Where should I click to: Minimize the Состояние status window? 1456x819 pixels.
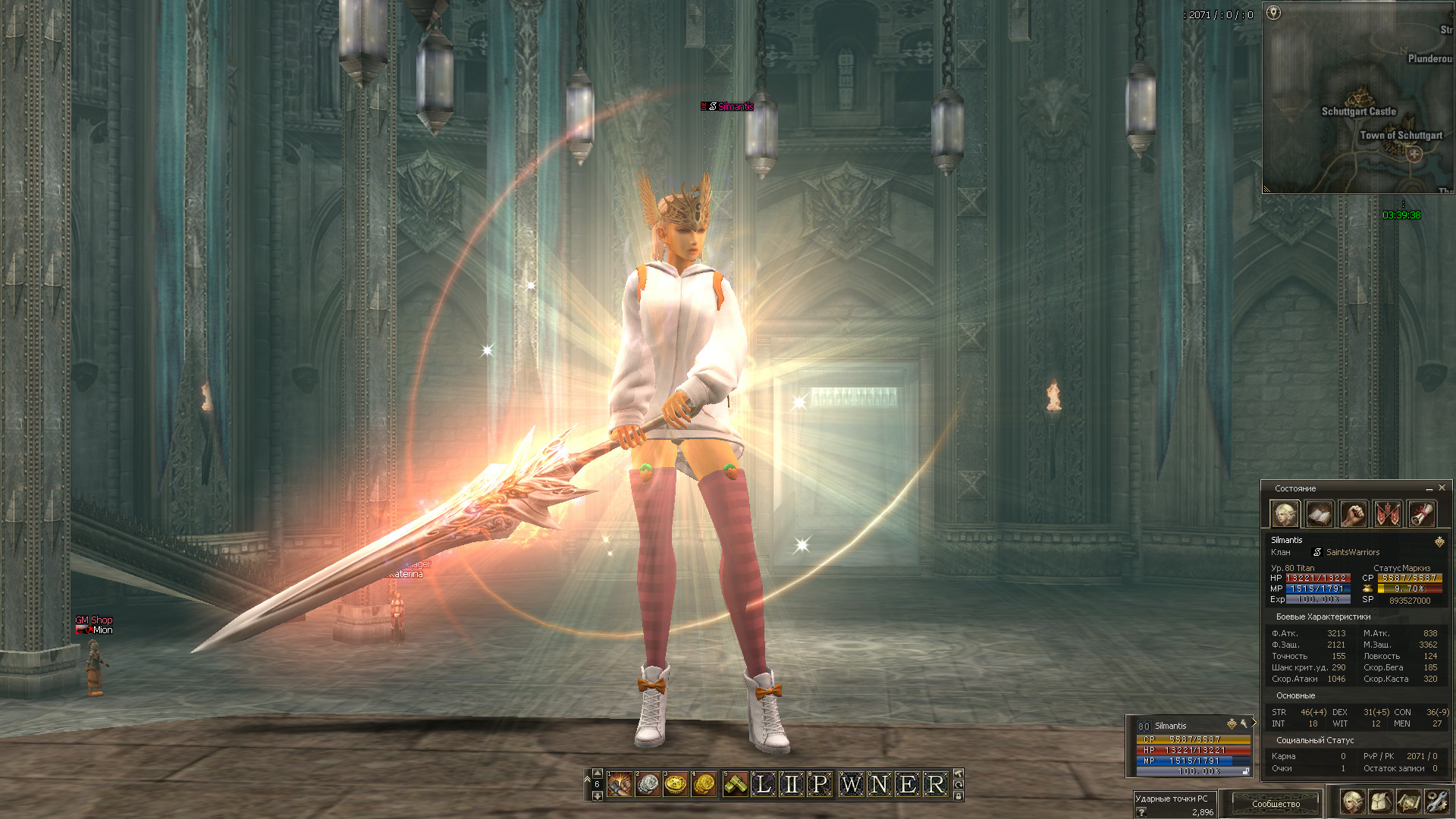1429,488
